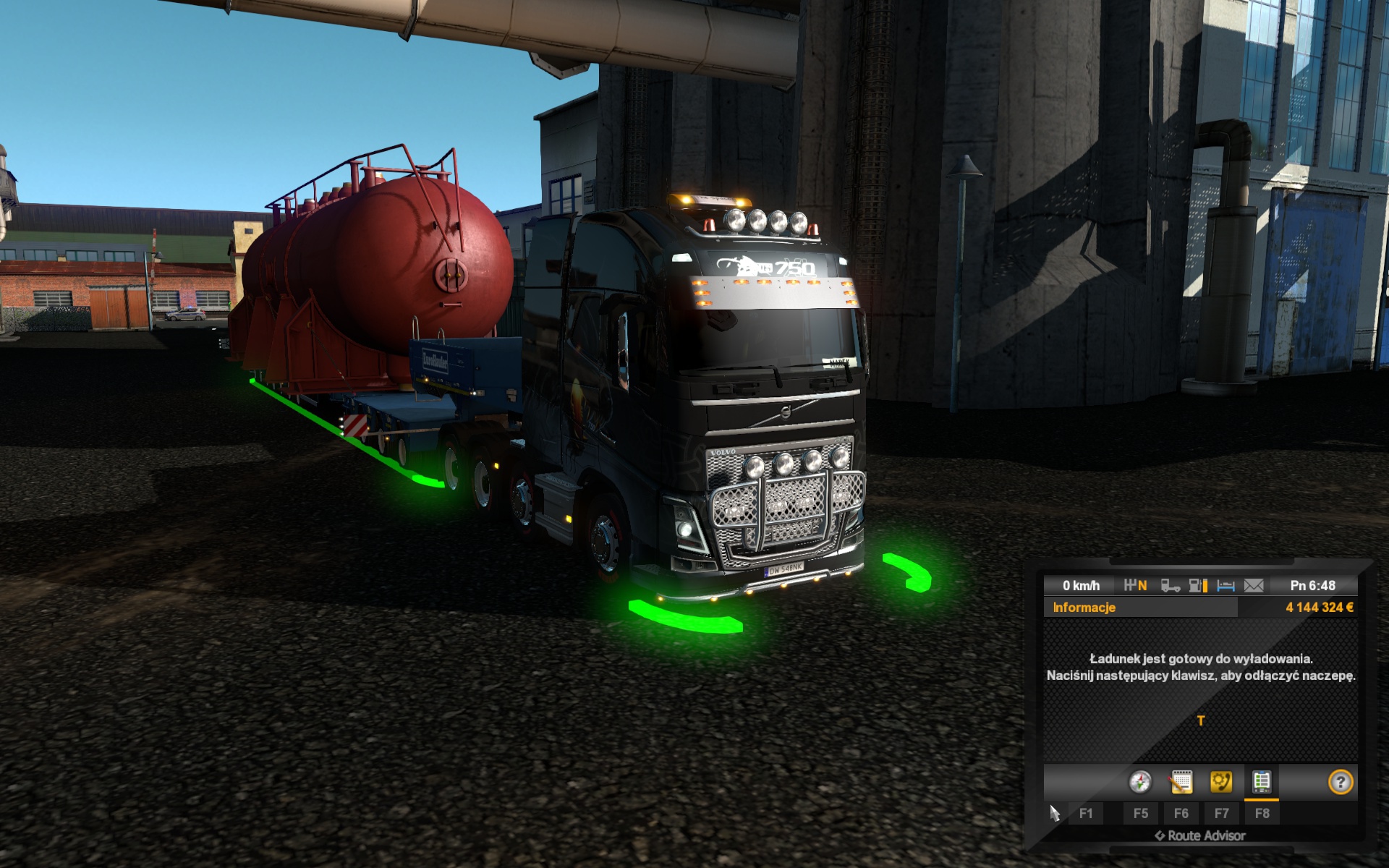Switch to the notepad job info tab

coord(1181,782)
